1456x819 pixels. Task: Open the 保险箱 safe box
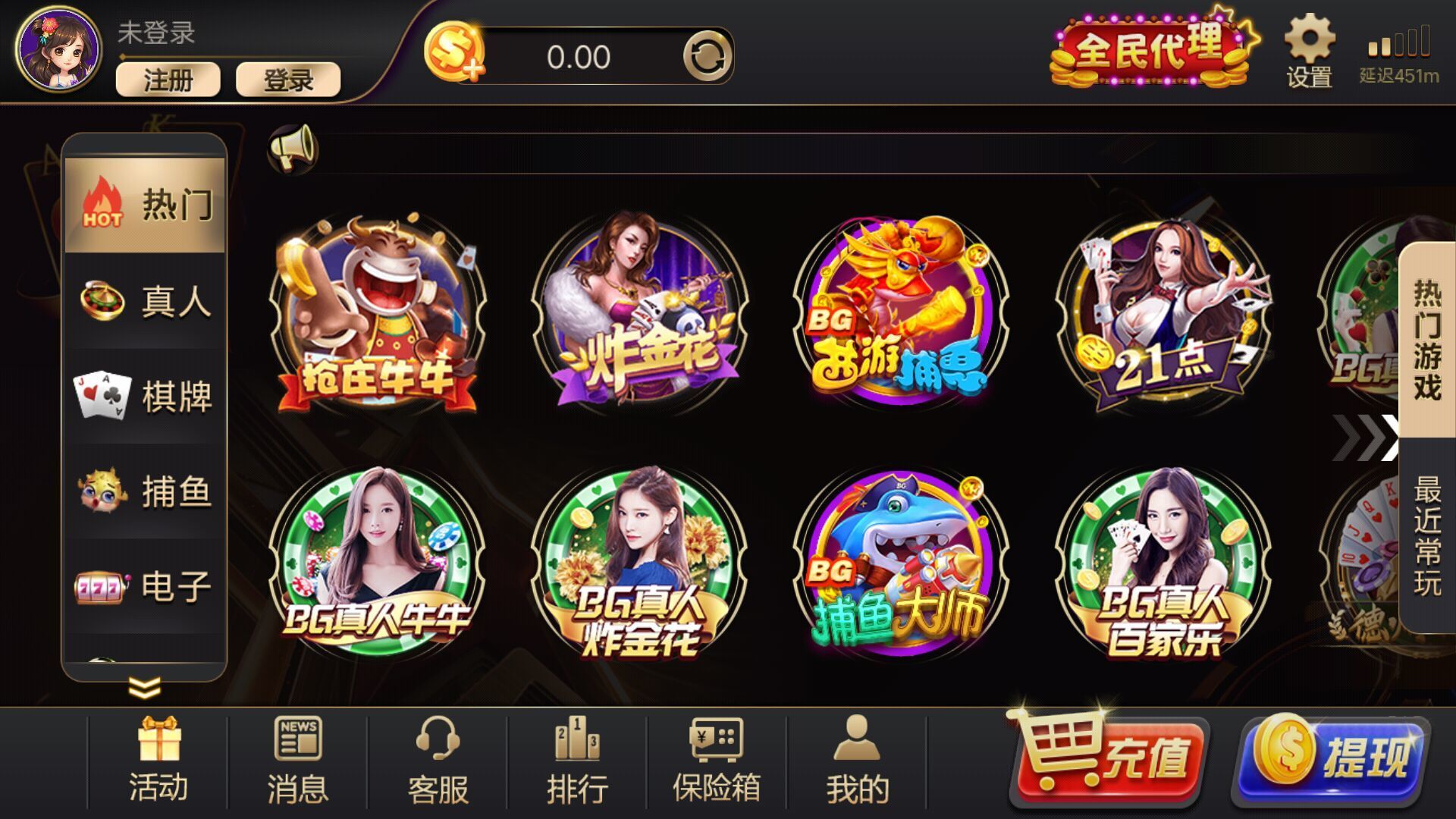[x=716, y=758]
